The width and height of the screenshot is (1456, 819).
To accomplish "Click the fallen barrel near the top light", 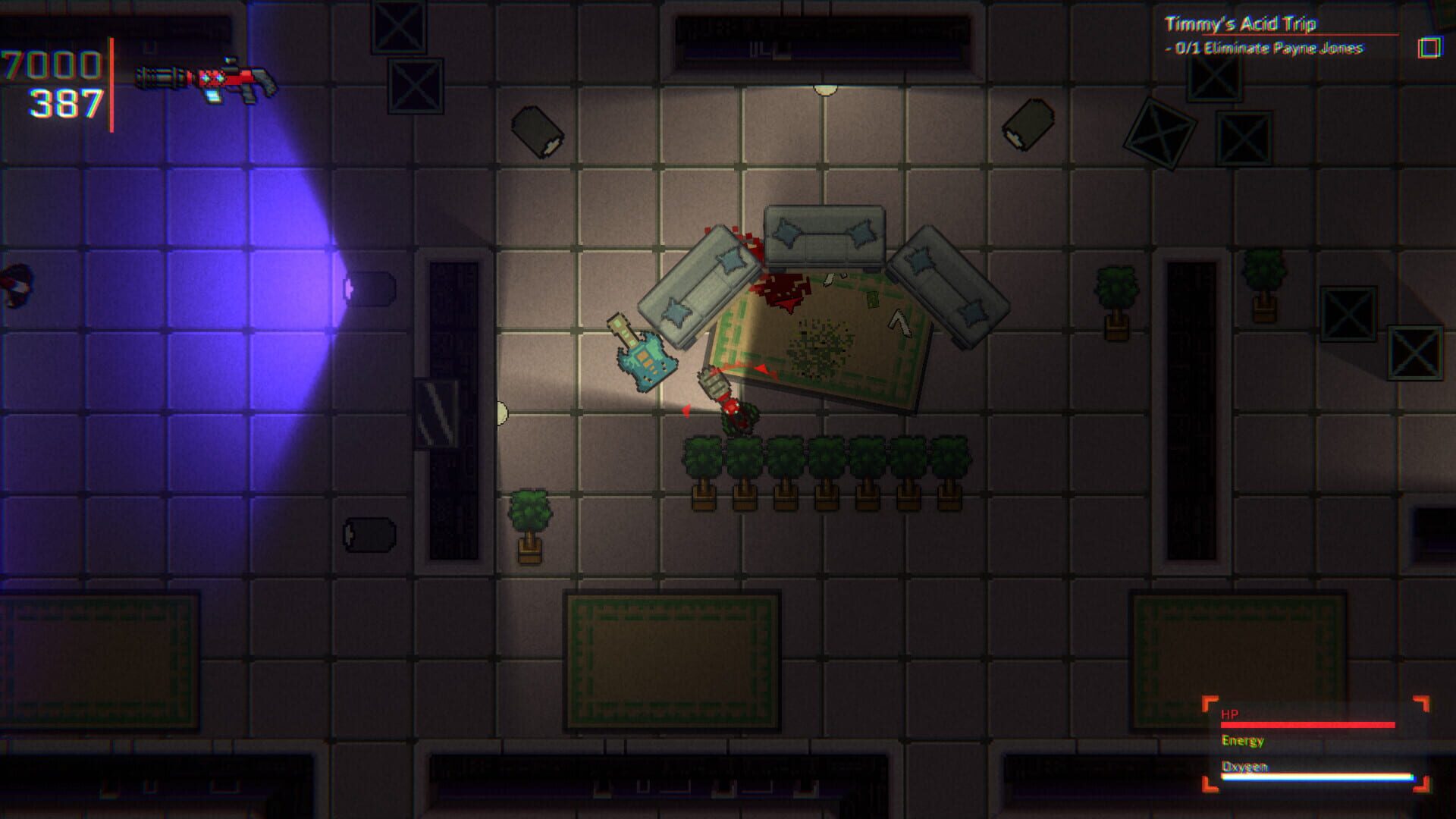I will pyautogui.click(x=538, y=133).
